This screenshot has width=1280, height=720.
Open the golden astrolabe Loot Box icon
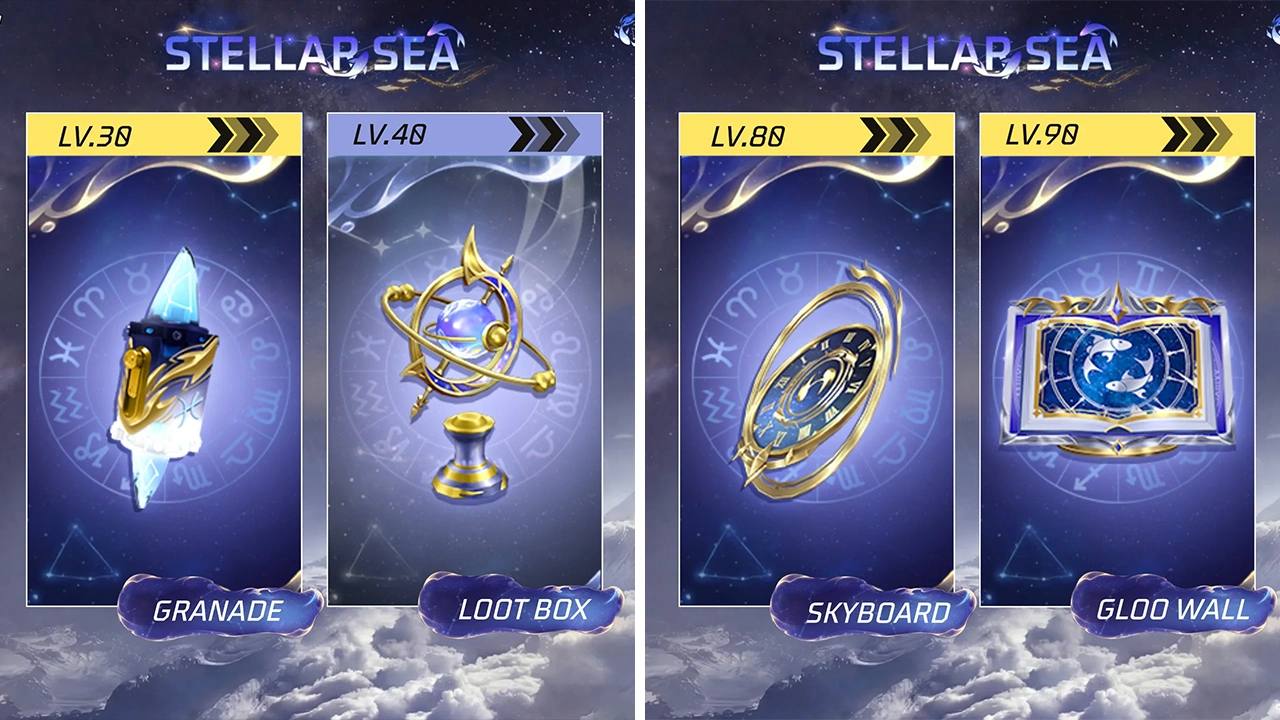[x=465, y=350]
